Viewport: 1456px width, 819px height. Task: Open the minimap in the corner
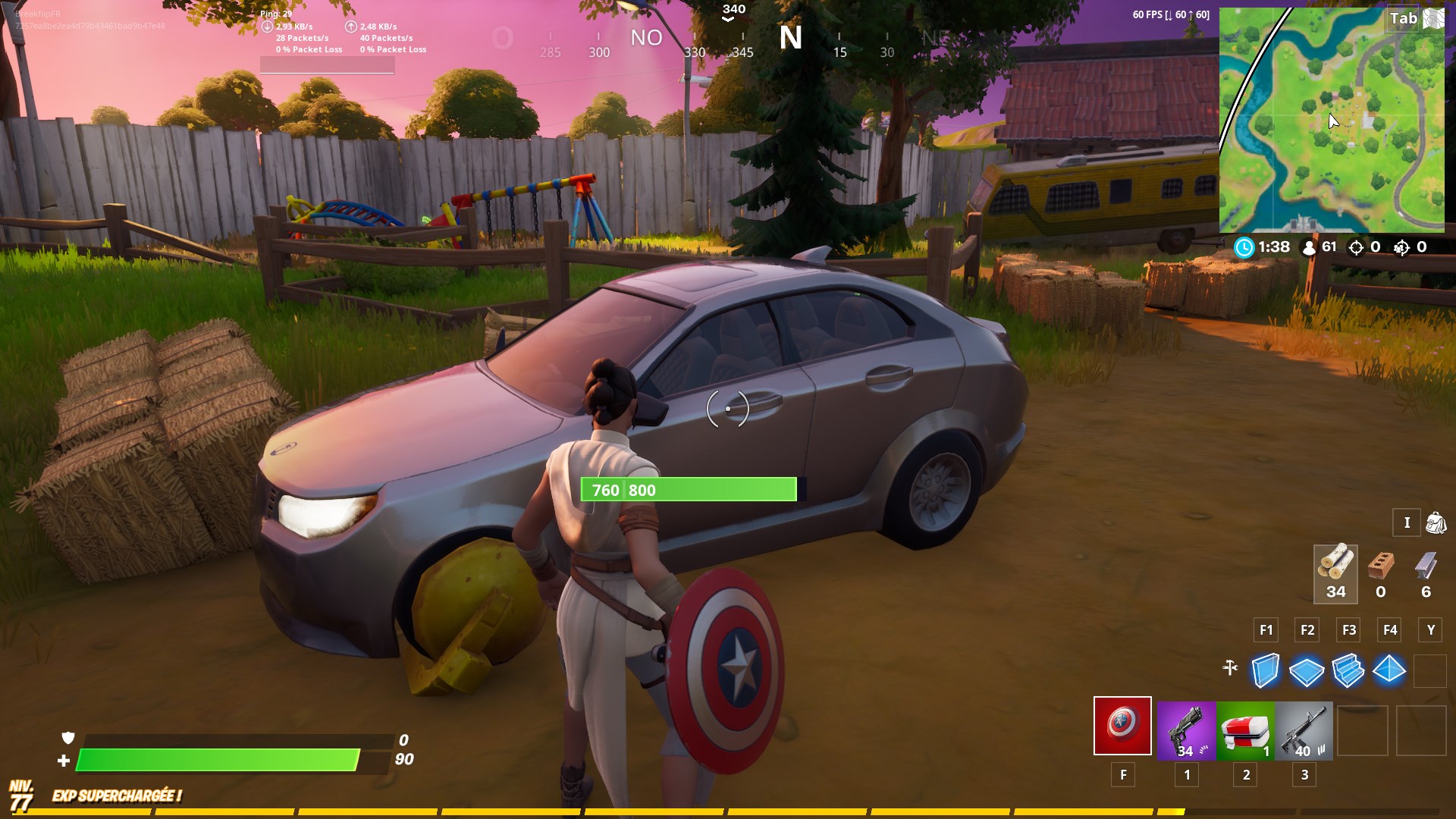1332,120
